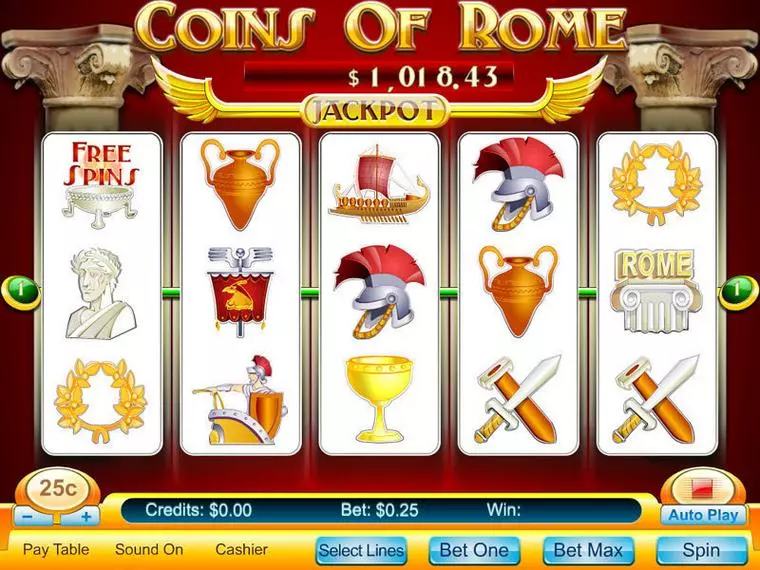Increase coin value with the plus button
This screenshot has width=760, height=570.
tap(86, 517)
